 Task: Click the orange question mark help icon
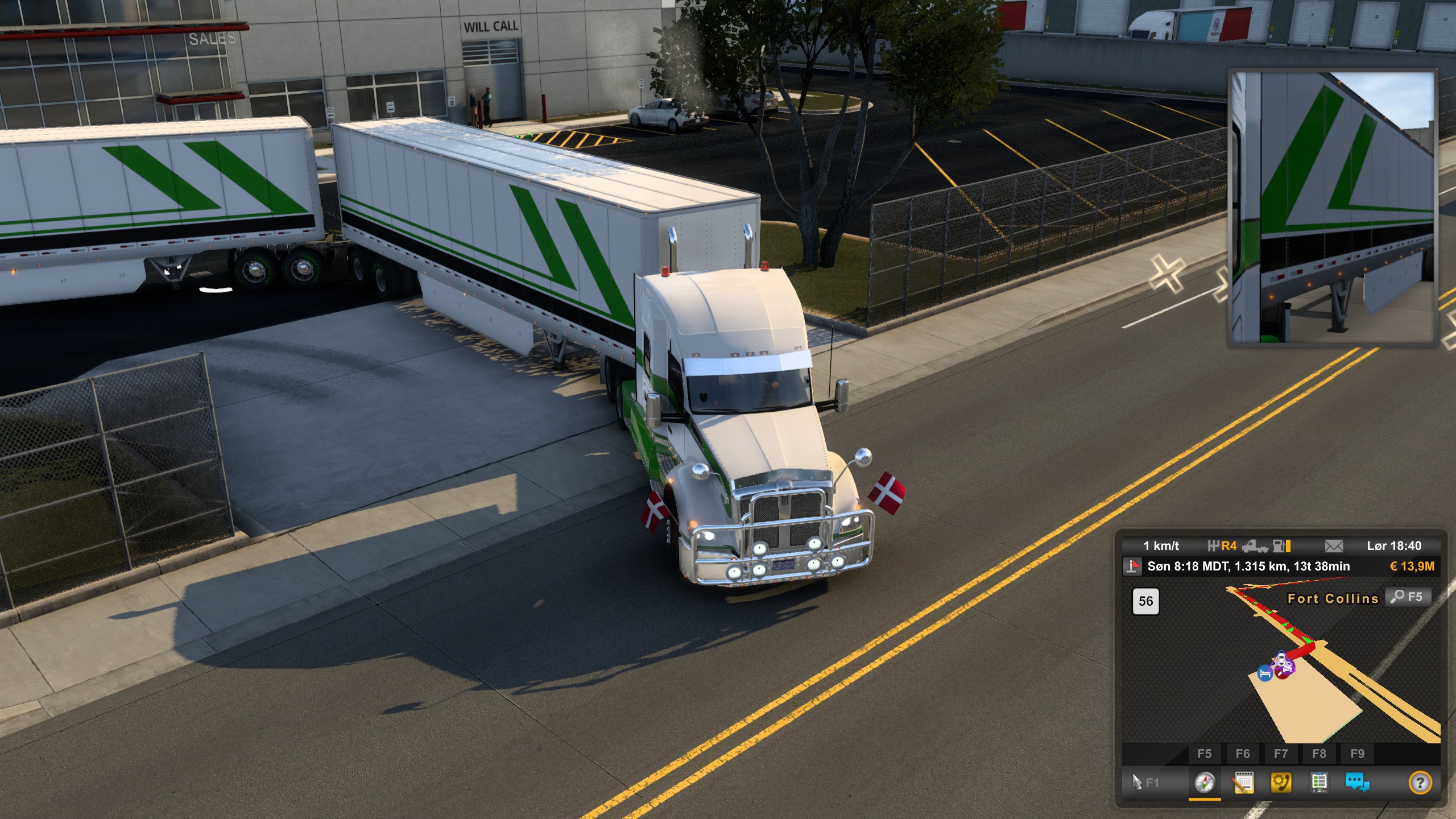(x=1420, y=783)
